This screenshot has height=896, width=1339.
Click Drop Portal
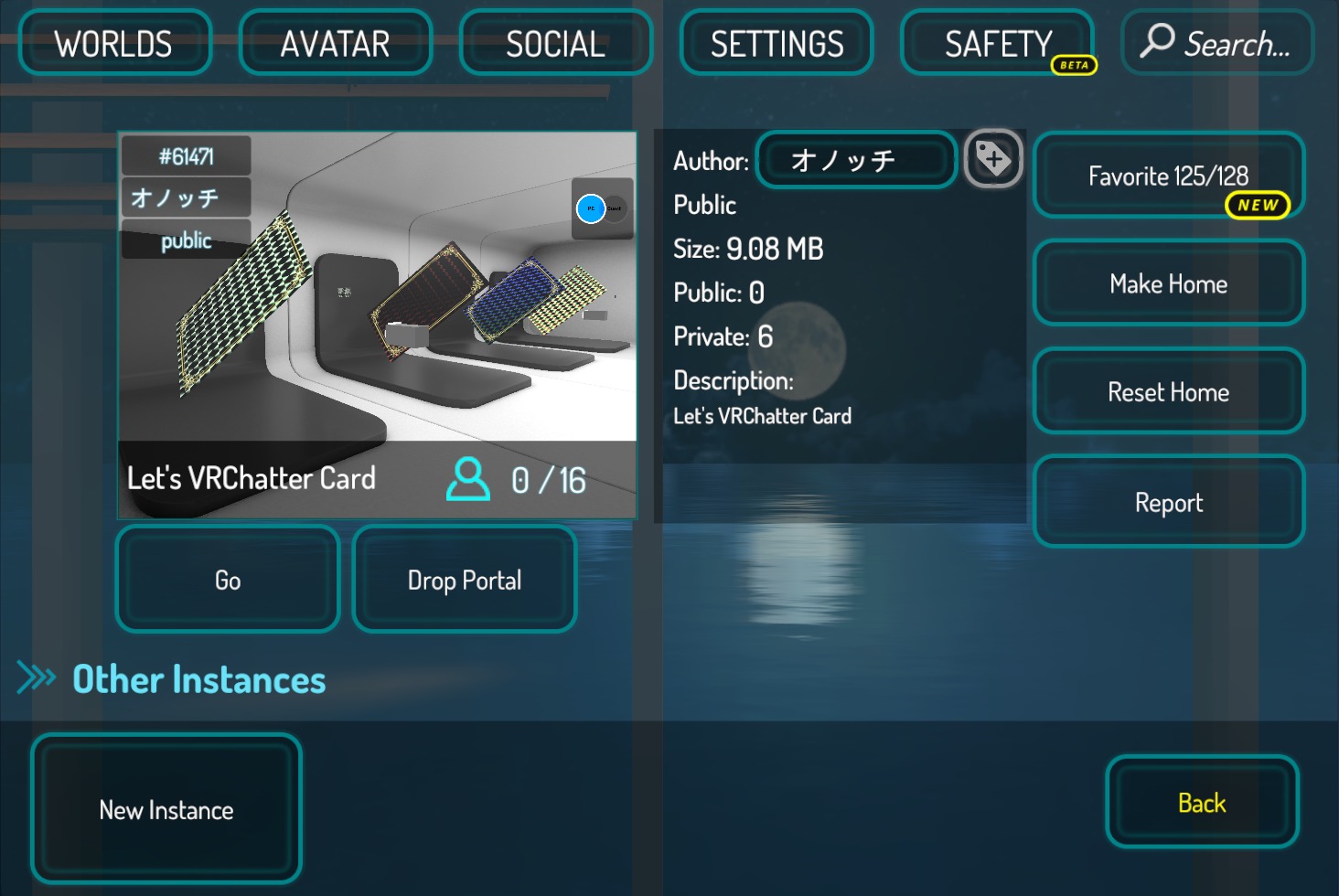(x=464, y=580)
